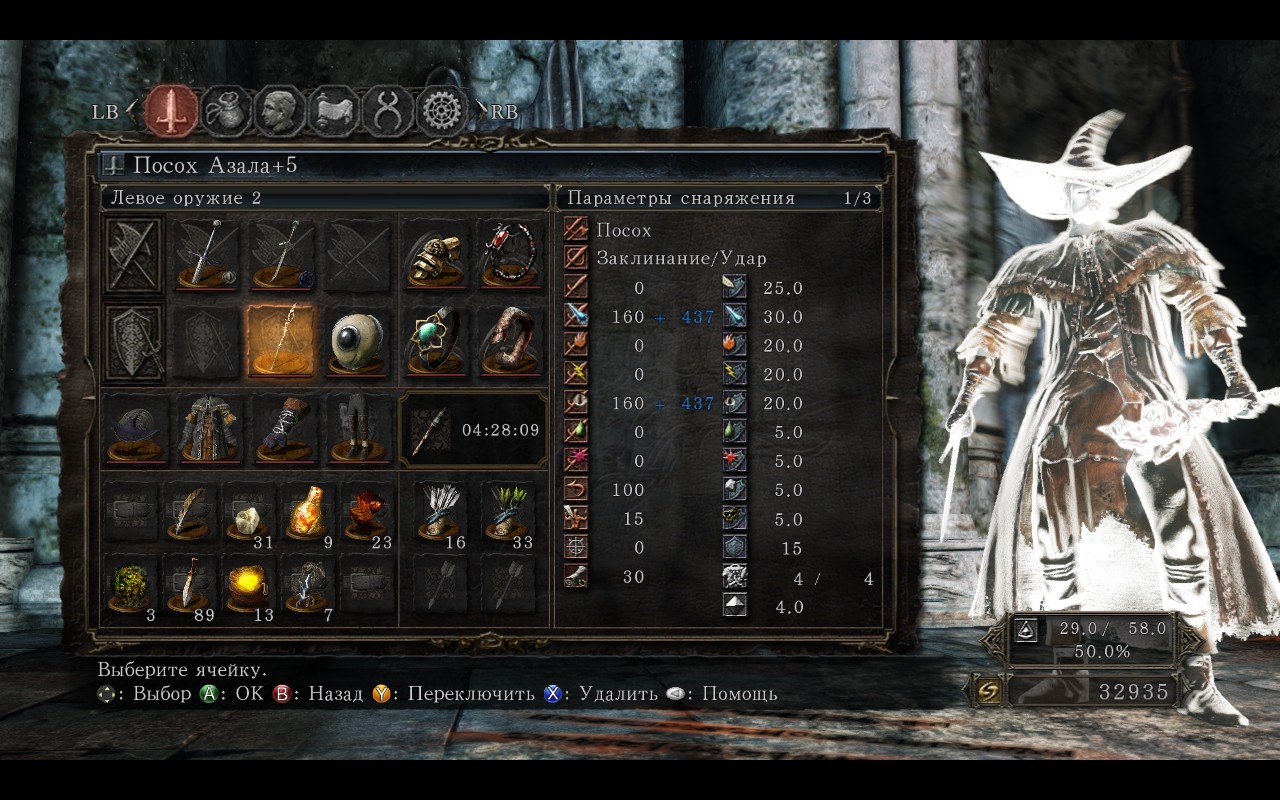Viewport: 1280px width, 800px height.
Task: Choose the bound gauntlets armor slot
Action: tap(283, 429)
